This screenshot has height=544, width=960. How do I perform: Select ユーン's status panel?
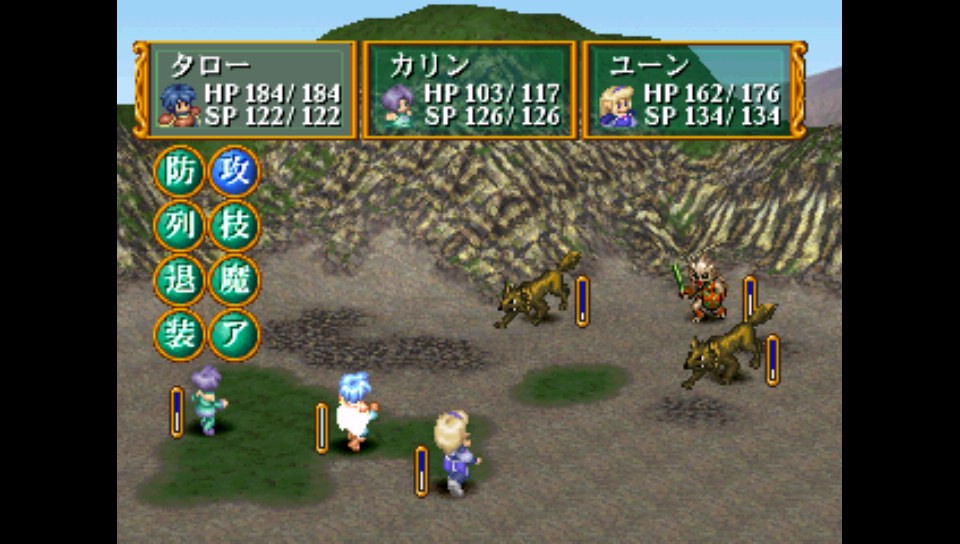coord(694,90)
